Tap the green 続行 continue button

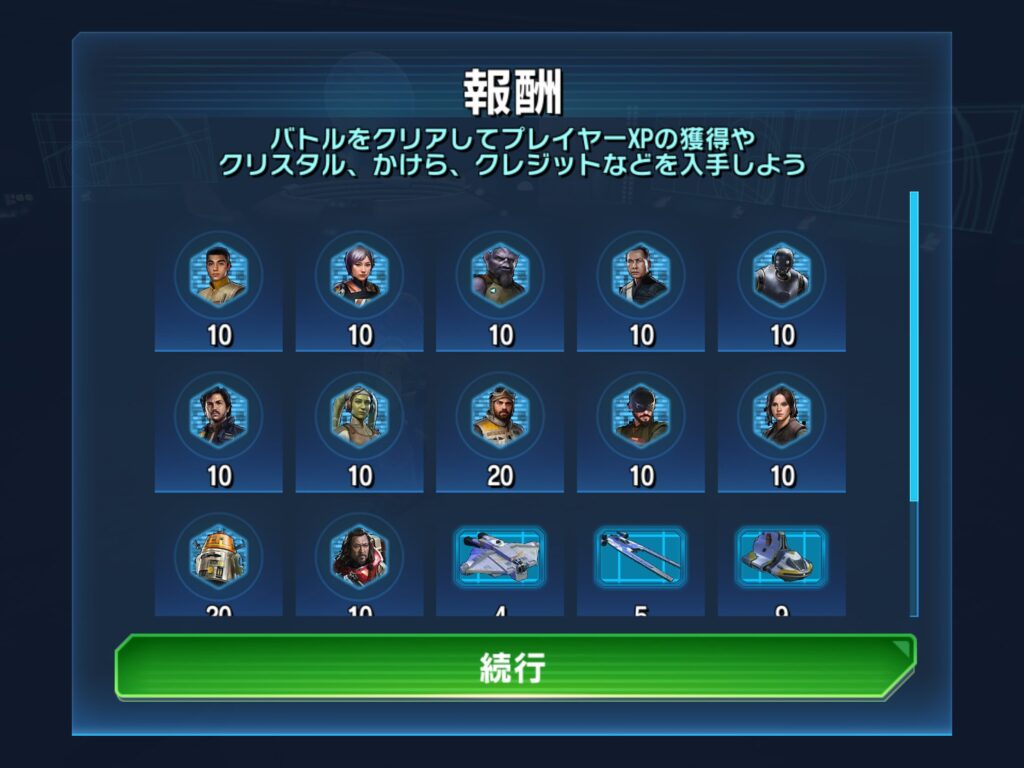[515, 666]
